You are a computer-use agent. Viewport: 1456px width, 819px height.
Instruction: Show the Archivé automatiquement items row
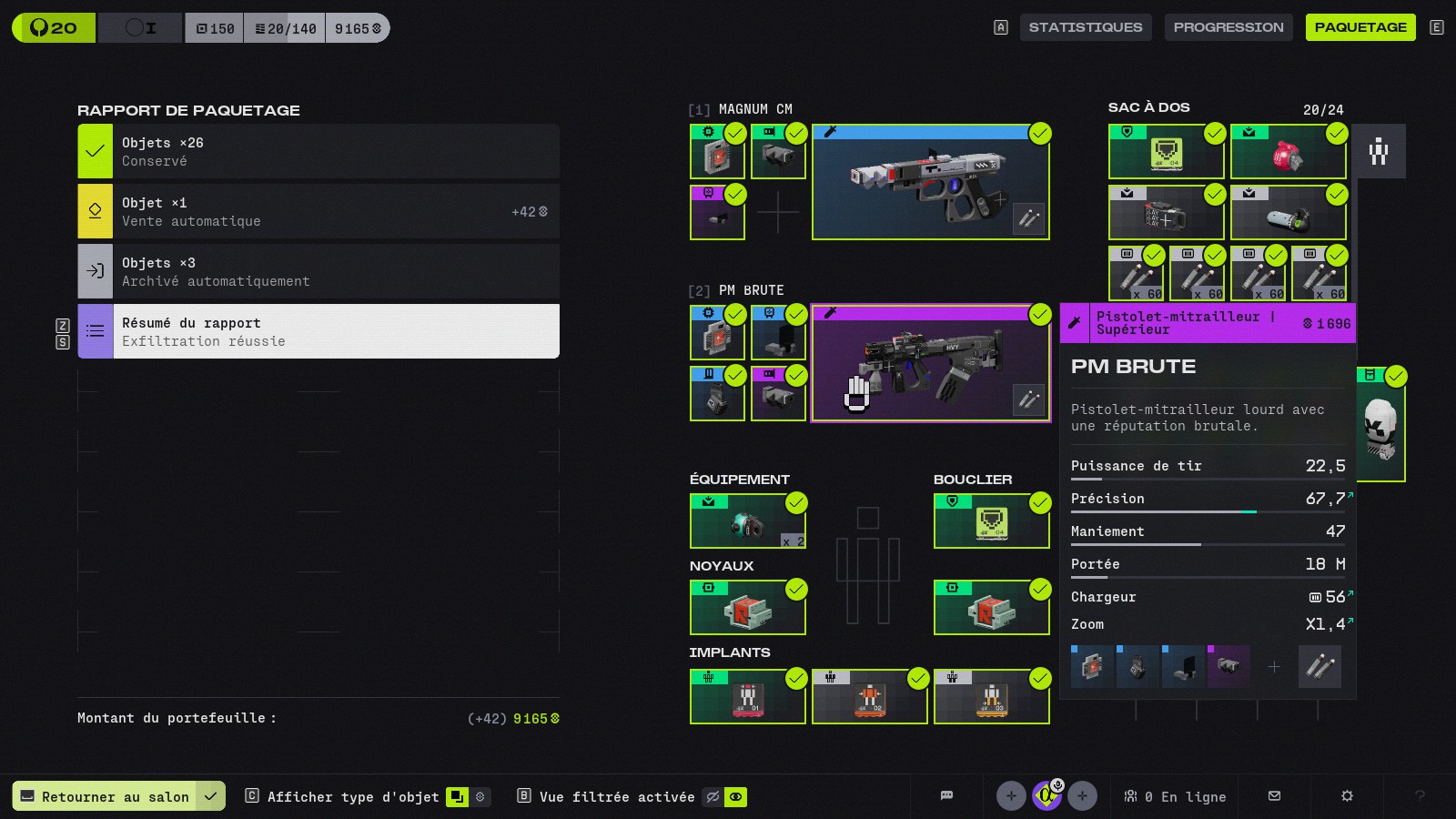(x=318, y=271)
